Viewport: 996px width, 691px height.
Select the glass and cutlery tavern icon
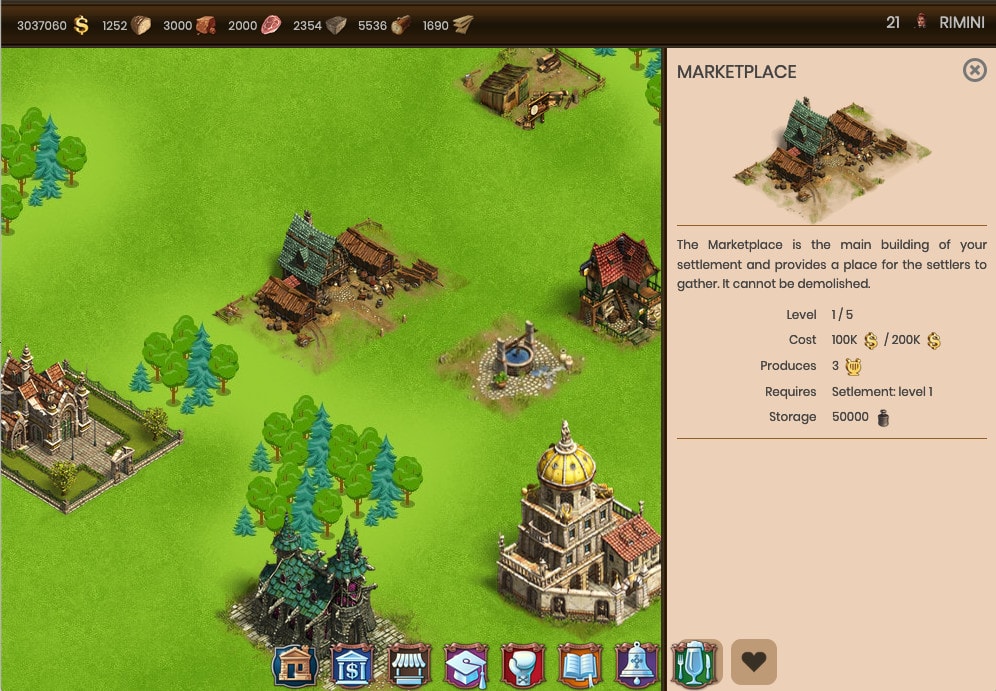click(x=695, y=664)
